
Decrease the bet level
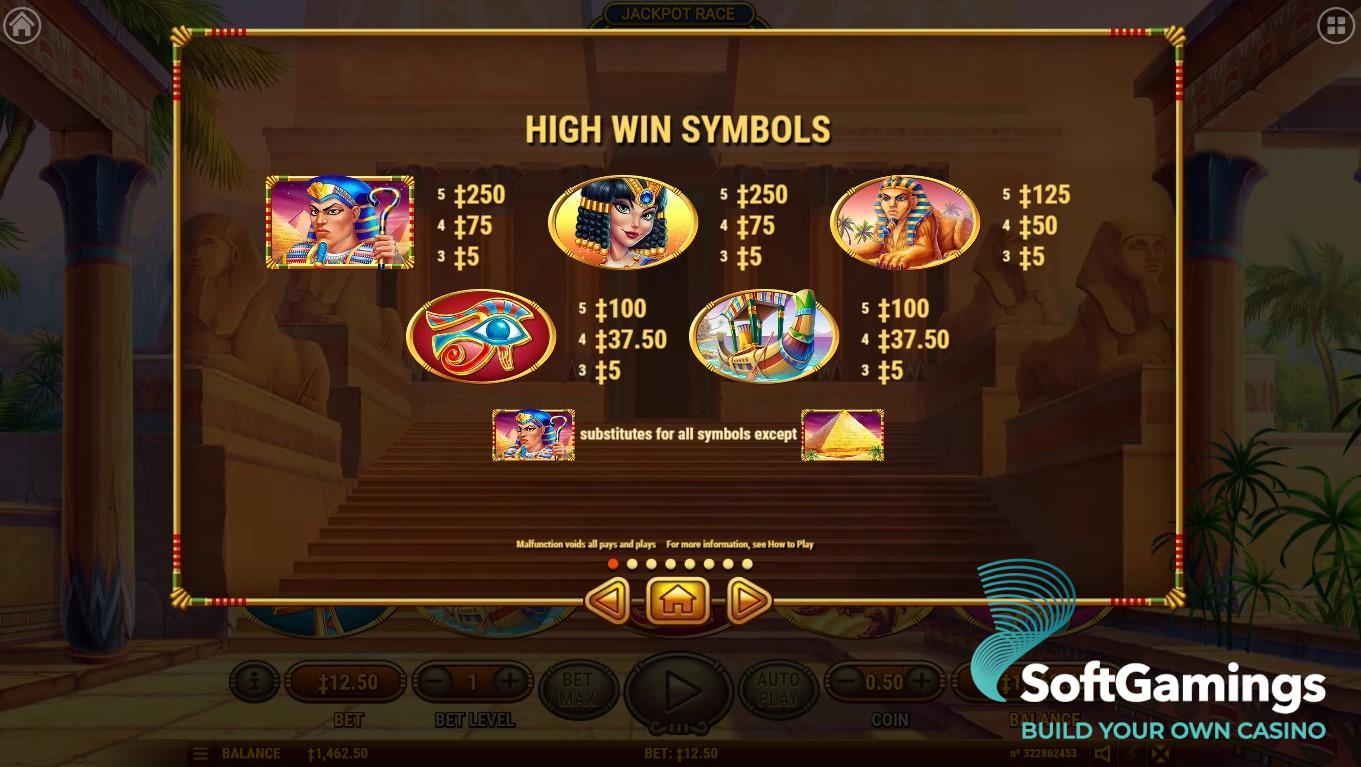pyautogui.click(x=435, y=683)
